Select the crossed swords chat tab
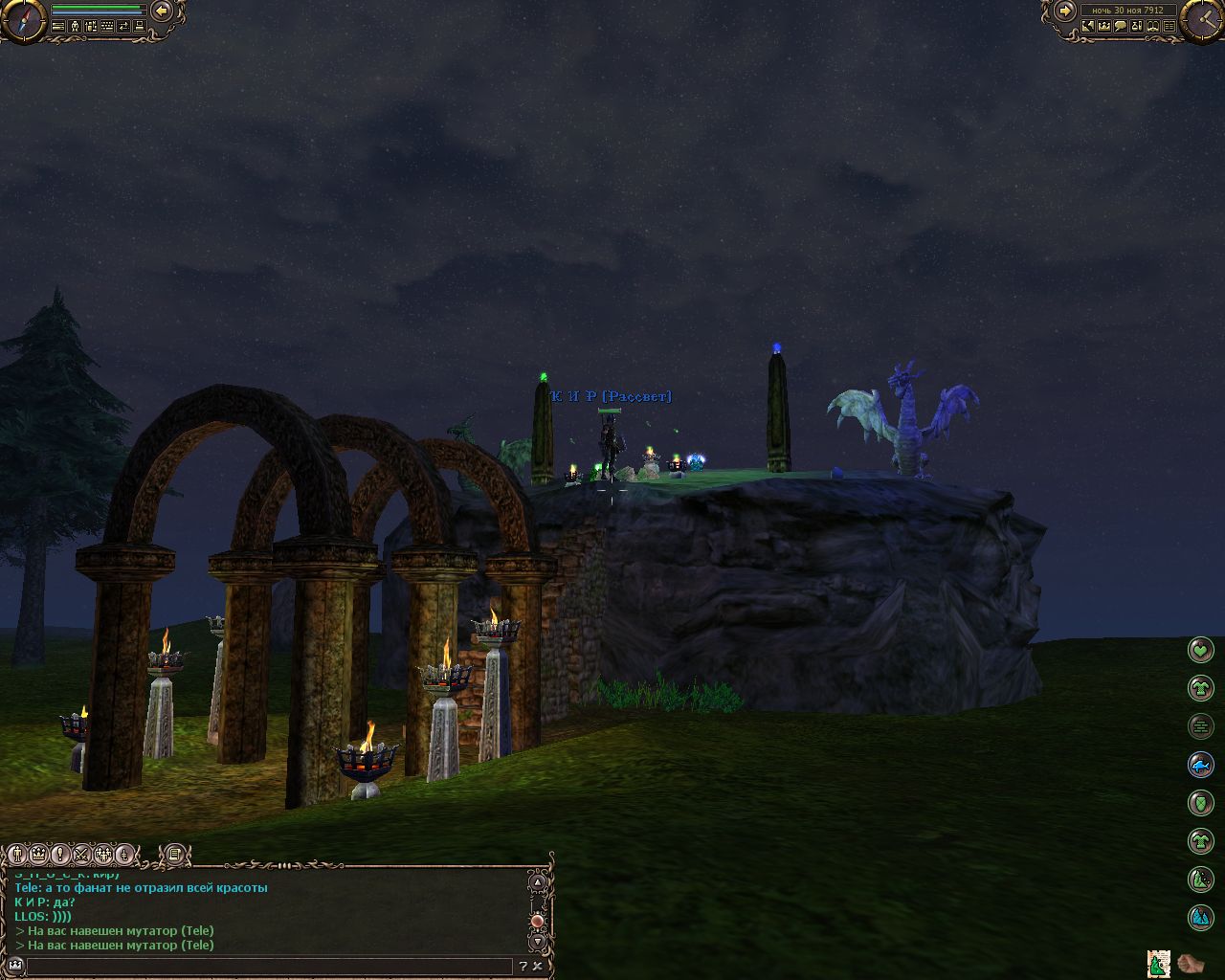Viewport: 1225px width, 980px height. (82, 854)
